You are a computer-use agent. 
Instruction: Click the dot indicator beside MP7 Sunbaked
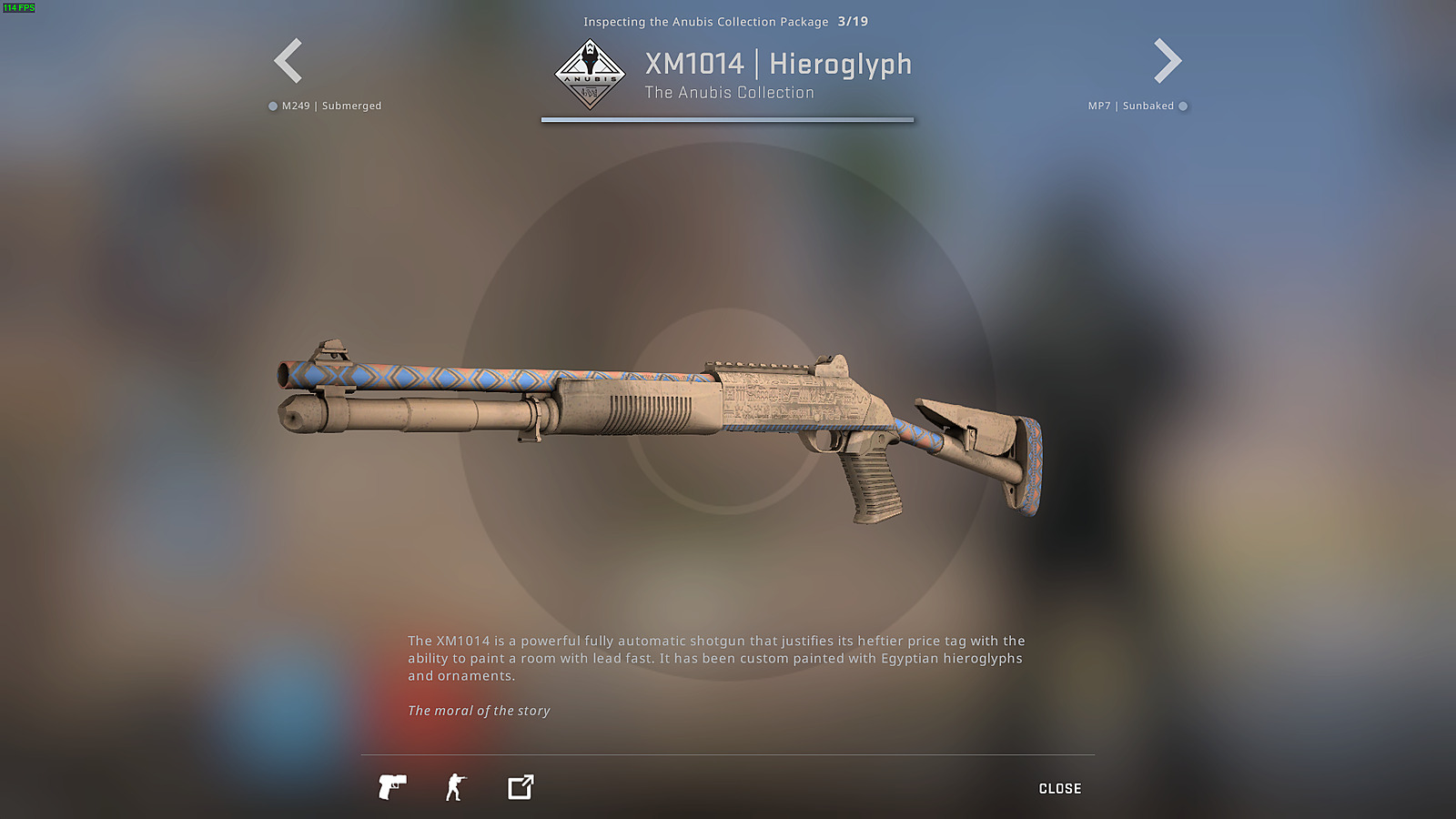(x=1183, y=106)
